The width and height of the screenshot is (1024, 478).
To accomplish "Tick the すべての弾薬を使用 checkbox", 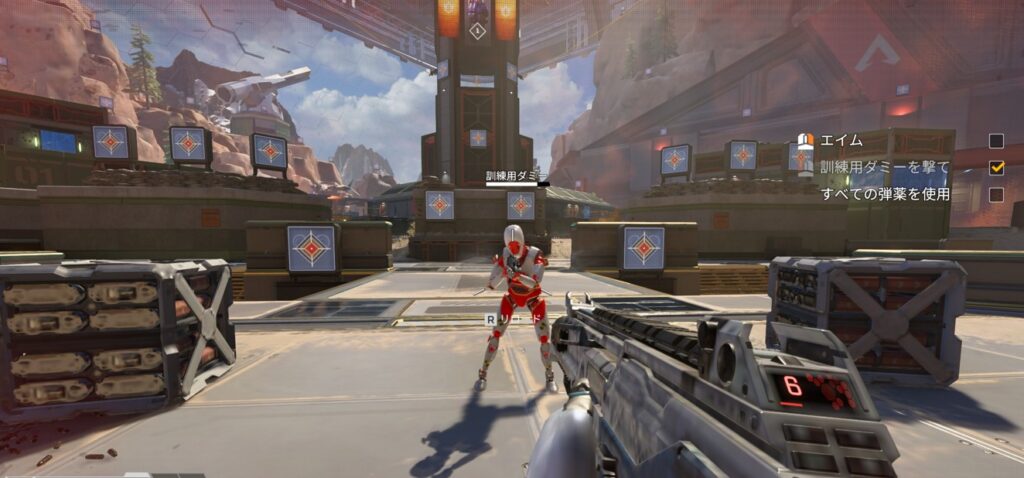I will pos(996,195).
